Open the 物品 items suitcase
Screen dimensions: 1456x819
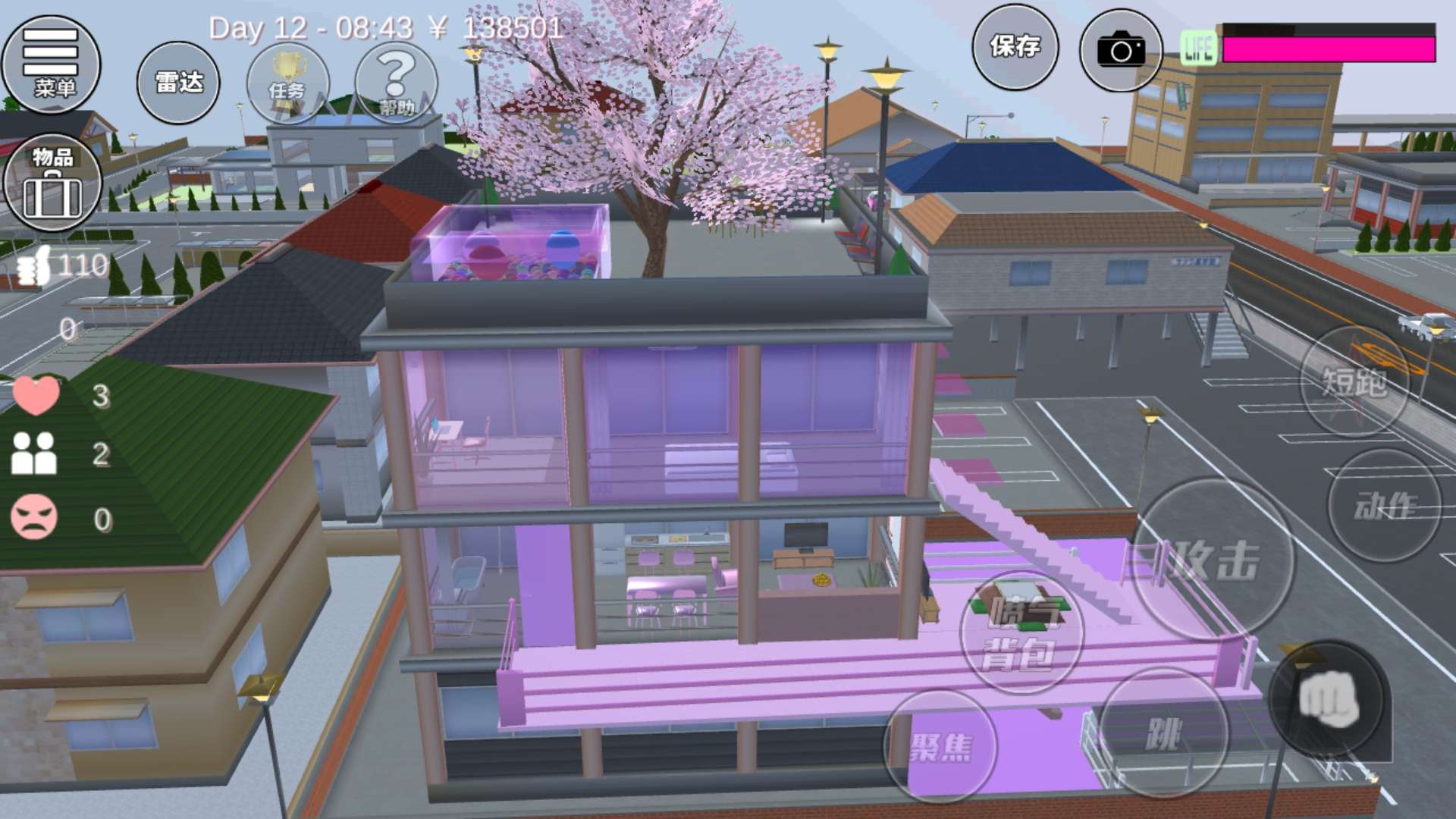click(x=52, y=183)
